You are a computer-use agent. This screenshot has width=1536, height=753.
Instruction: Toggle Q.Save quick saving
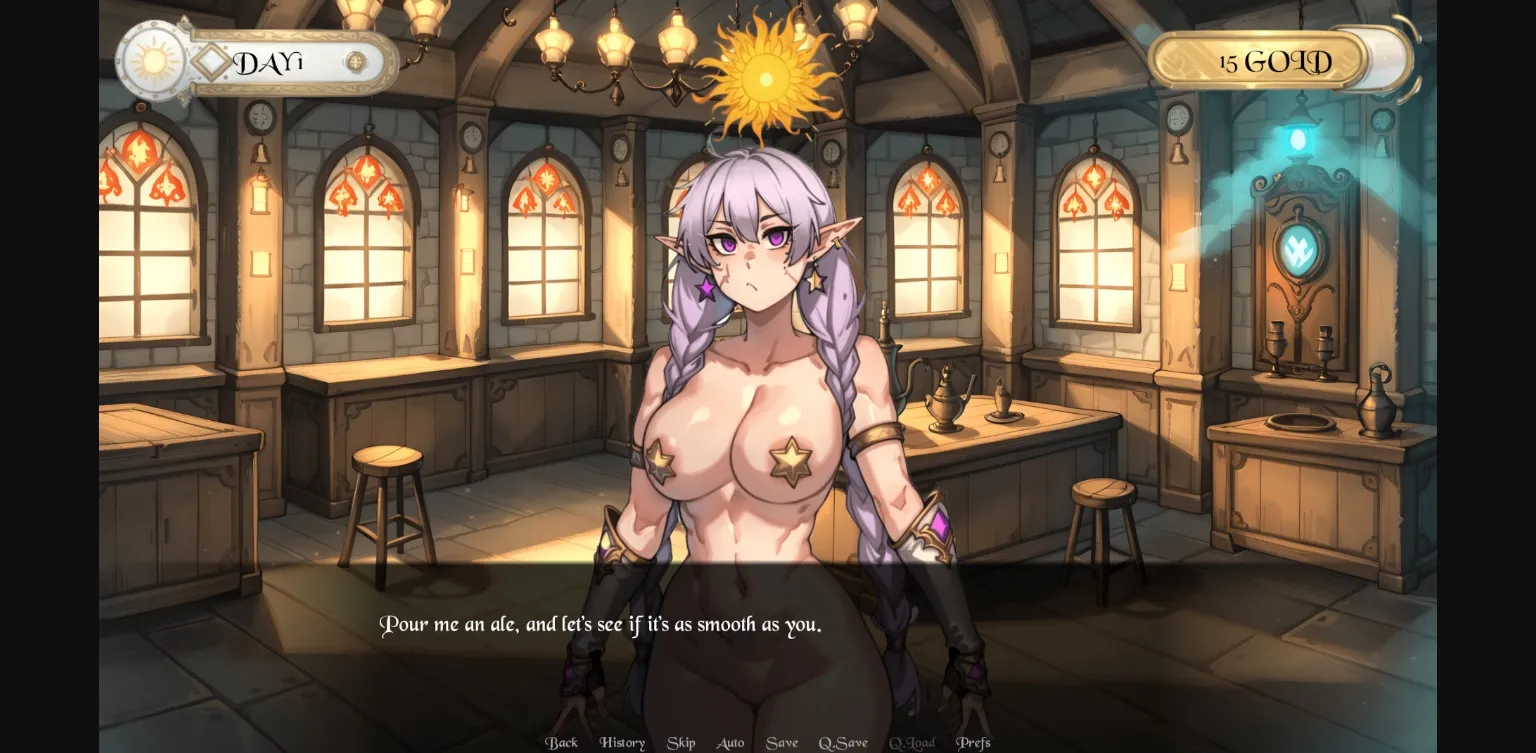[845, 742]
